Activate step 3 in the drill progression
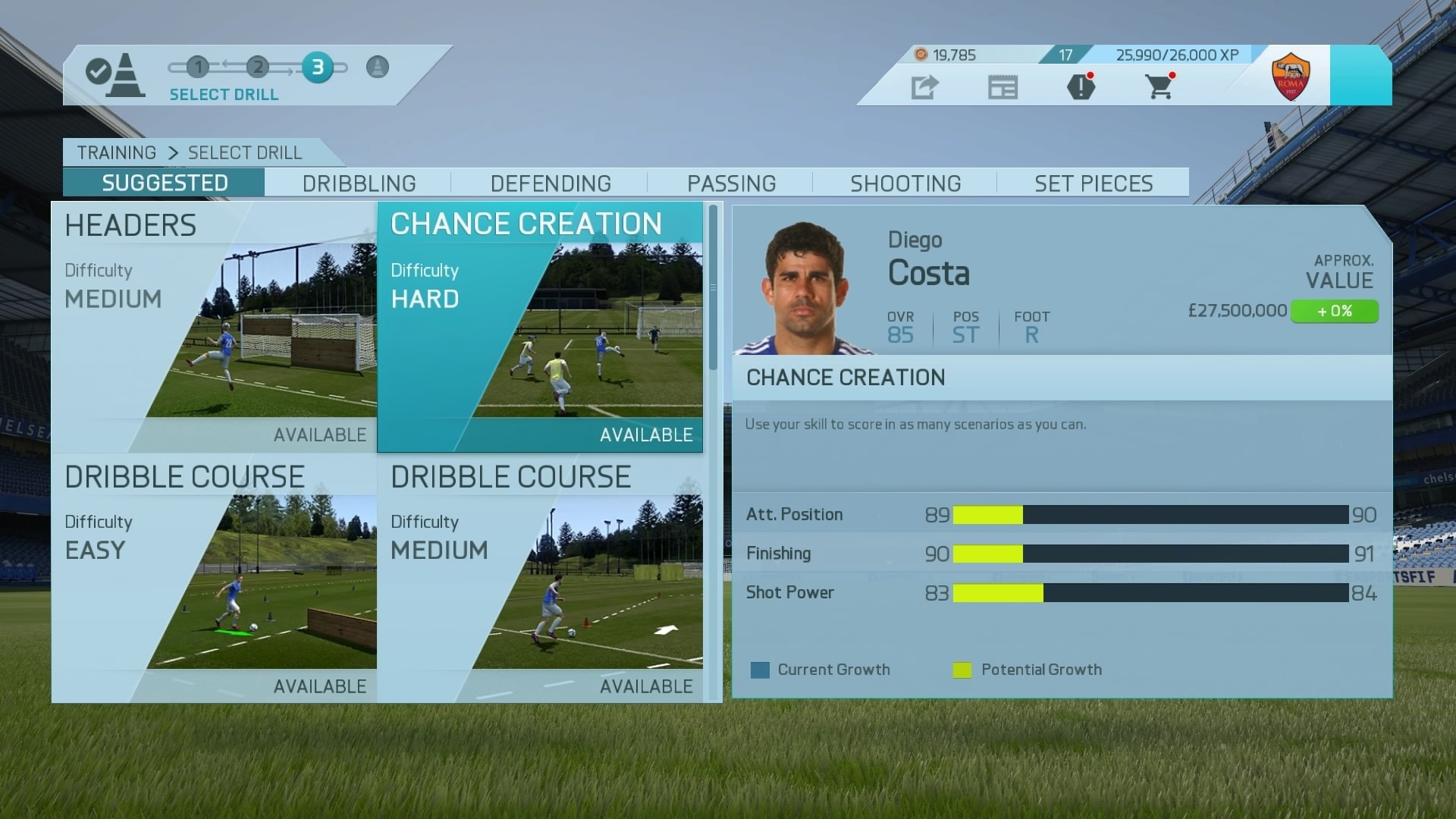This screenshot has width=1456, height=819. pyautogui.click(x=318, y=67)
